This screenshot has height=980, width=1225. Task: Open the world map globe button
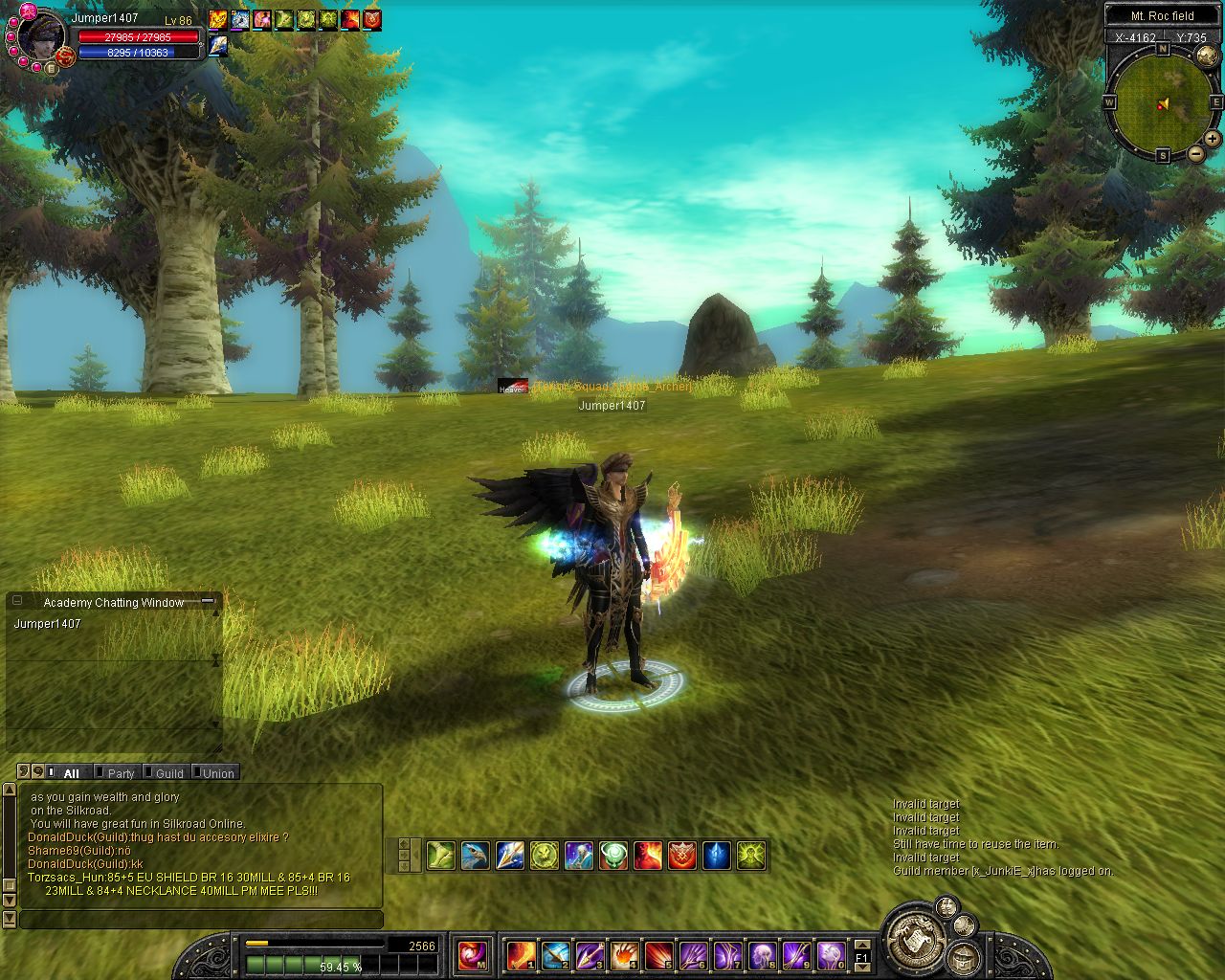[x=1207, y=56]
